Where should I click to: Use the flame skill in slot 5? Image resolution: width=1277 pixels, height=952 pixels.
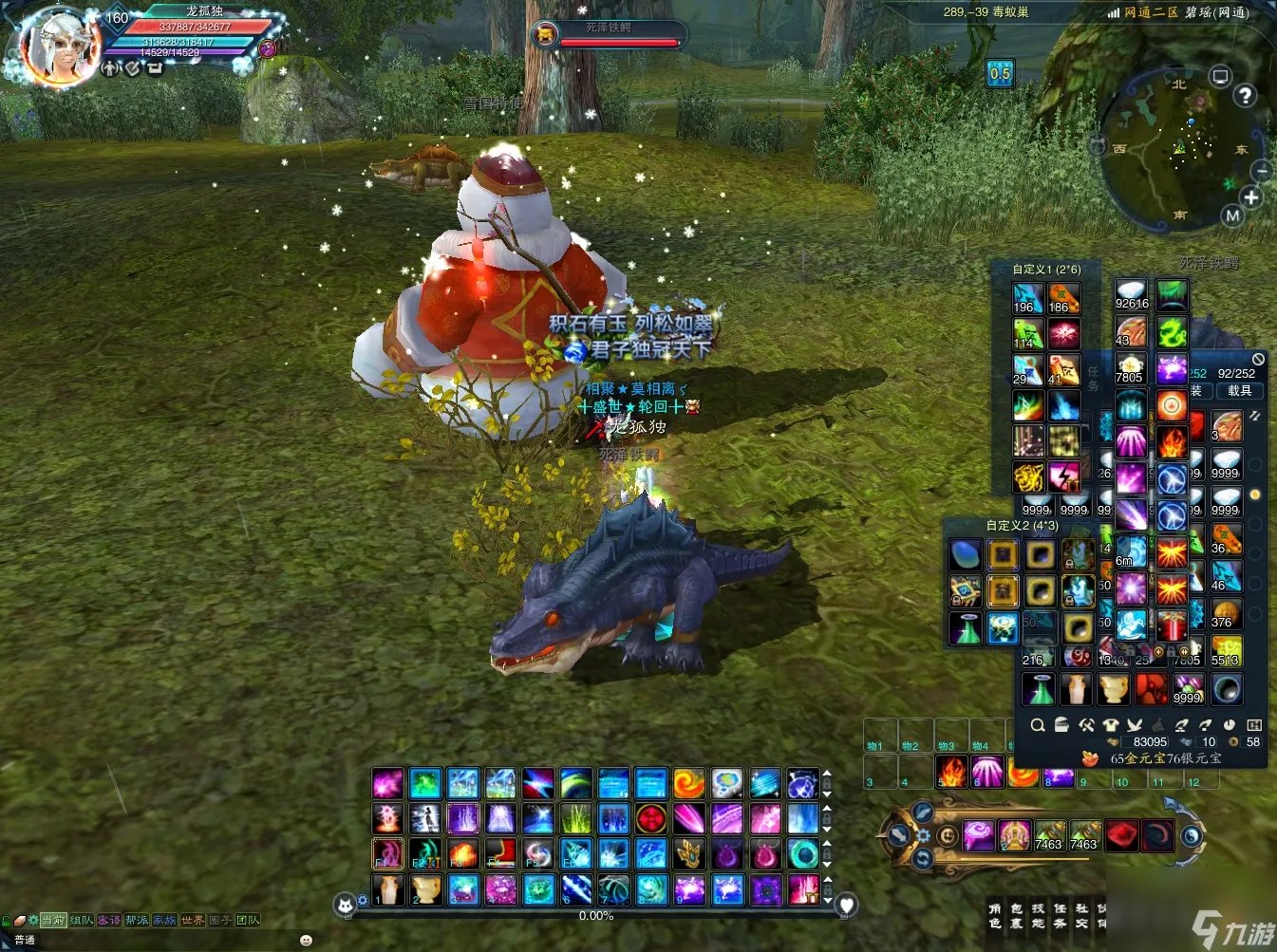pos(951,771)
